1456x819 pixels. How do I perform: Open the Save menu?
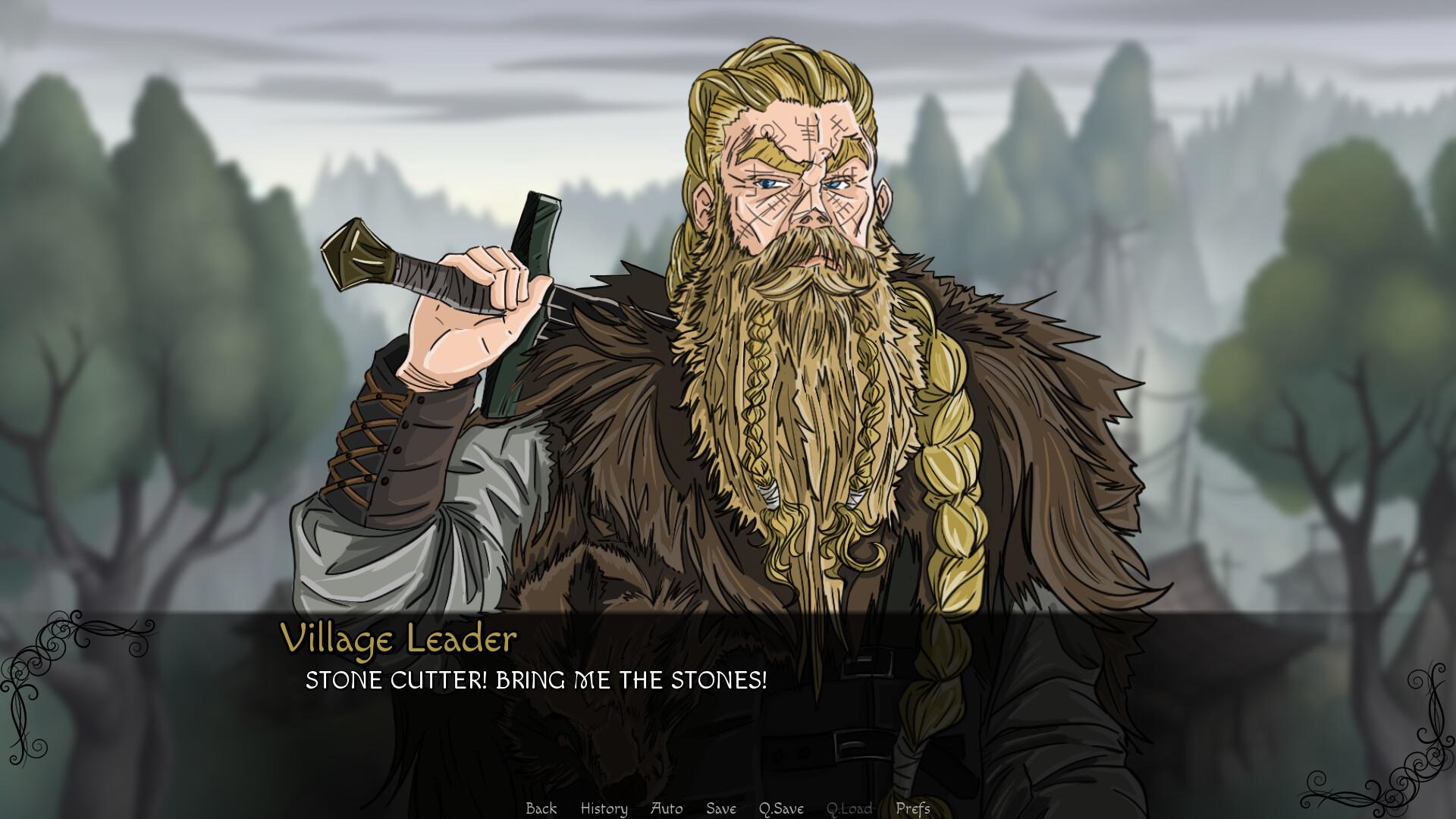[x=720, y=808]
